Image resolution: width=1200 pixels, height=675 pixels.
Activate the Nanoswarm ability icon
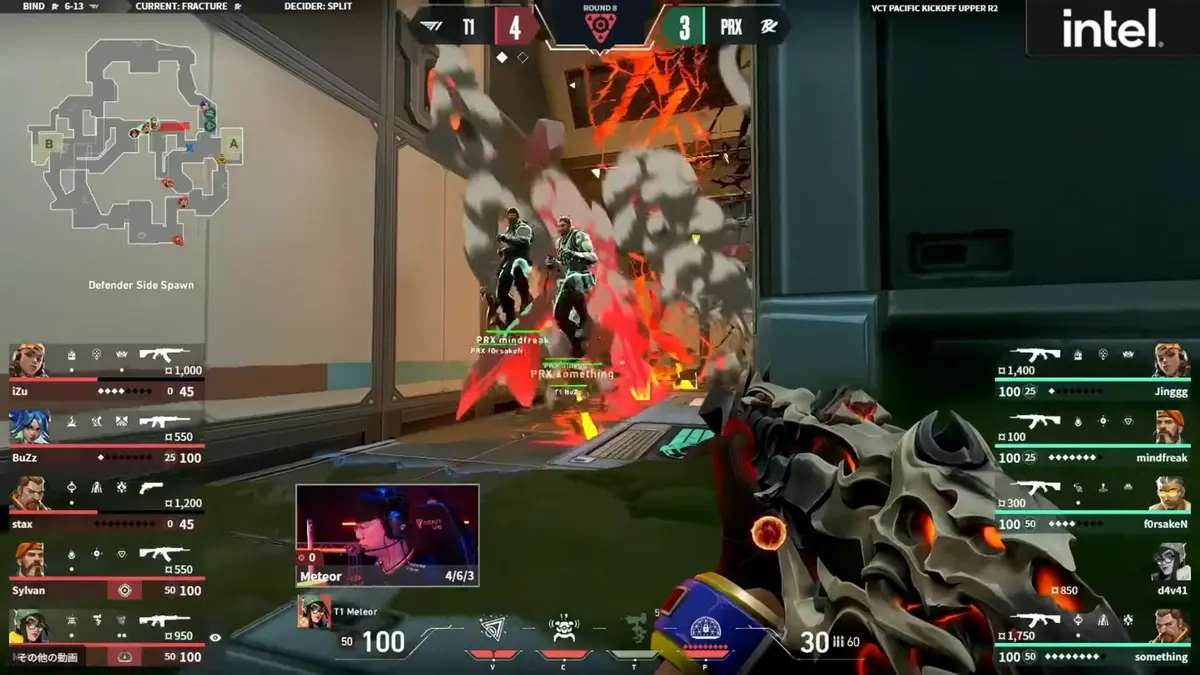pos(634,628)
